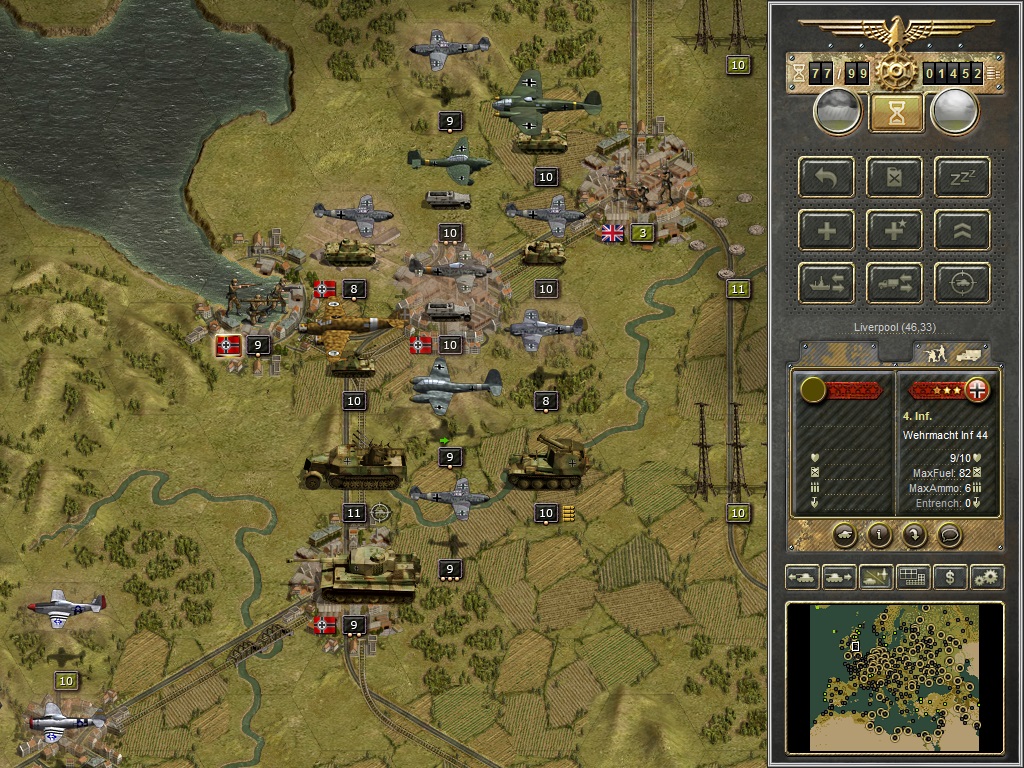This screenshot has width=1024, height=768.
Task: Click the round tank icon button
Action: (x=843, y=534)
